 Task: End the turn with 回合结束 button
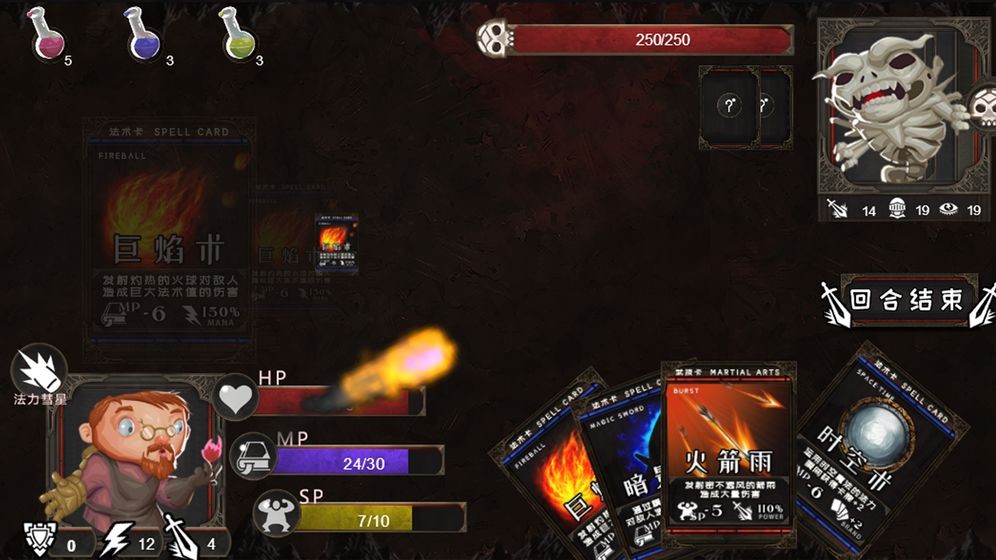(906, 300)
